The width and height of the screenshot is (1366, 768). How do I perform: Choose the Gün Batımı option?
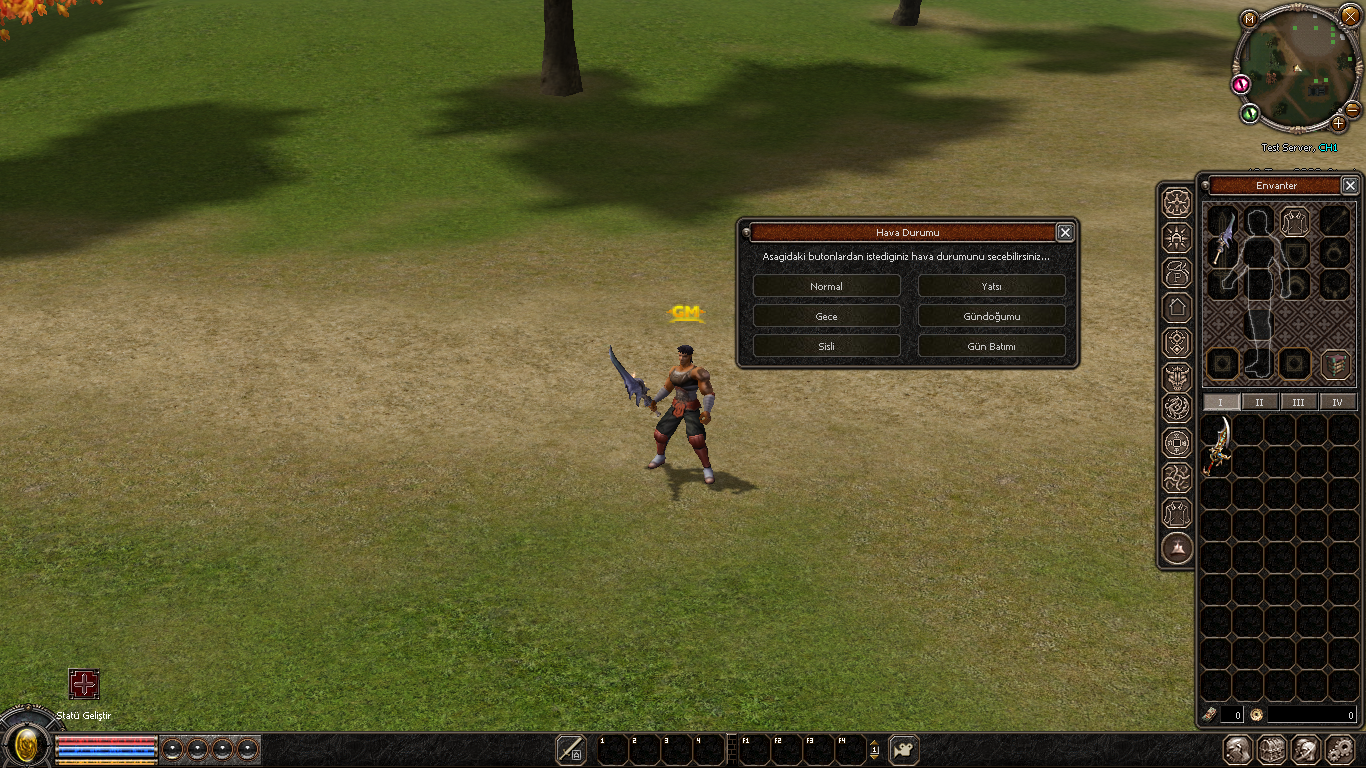pos(991,346)
